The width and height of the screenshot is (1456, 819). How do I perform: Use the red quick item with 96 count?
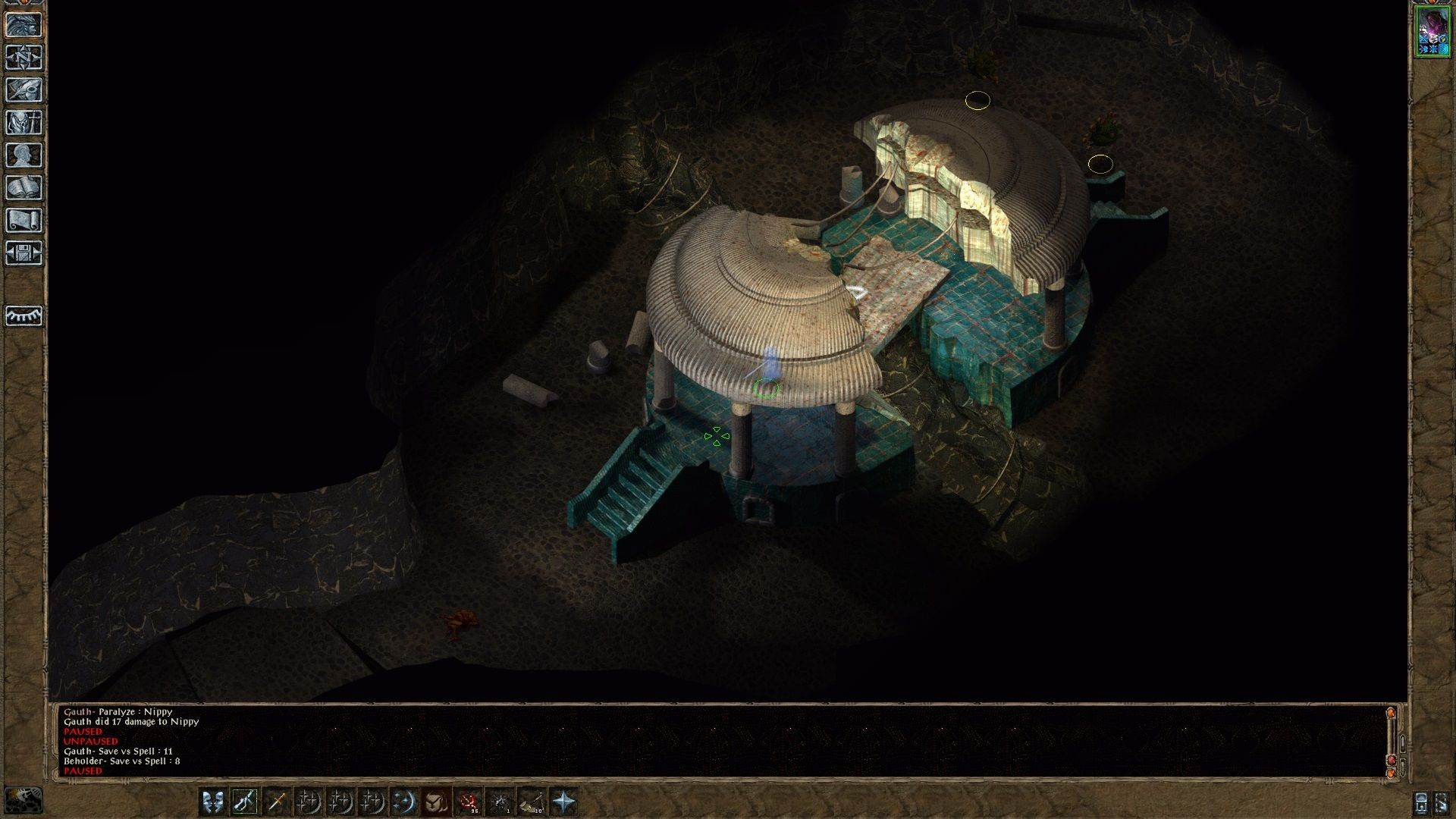point(468,801)
